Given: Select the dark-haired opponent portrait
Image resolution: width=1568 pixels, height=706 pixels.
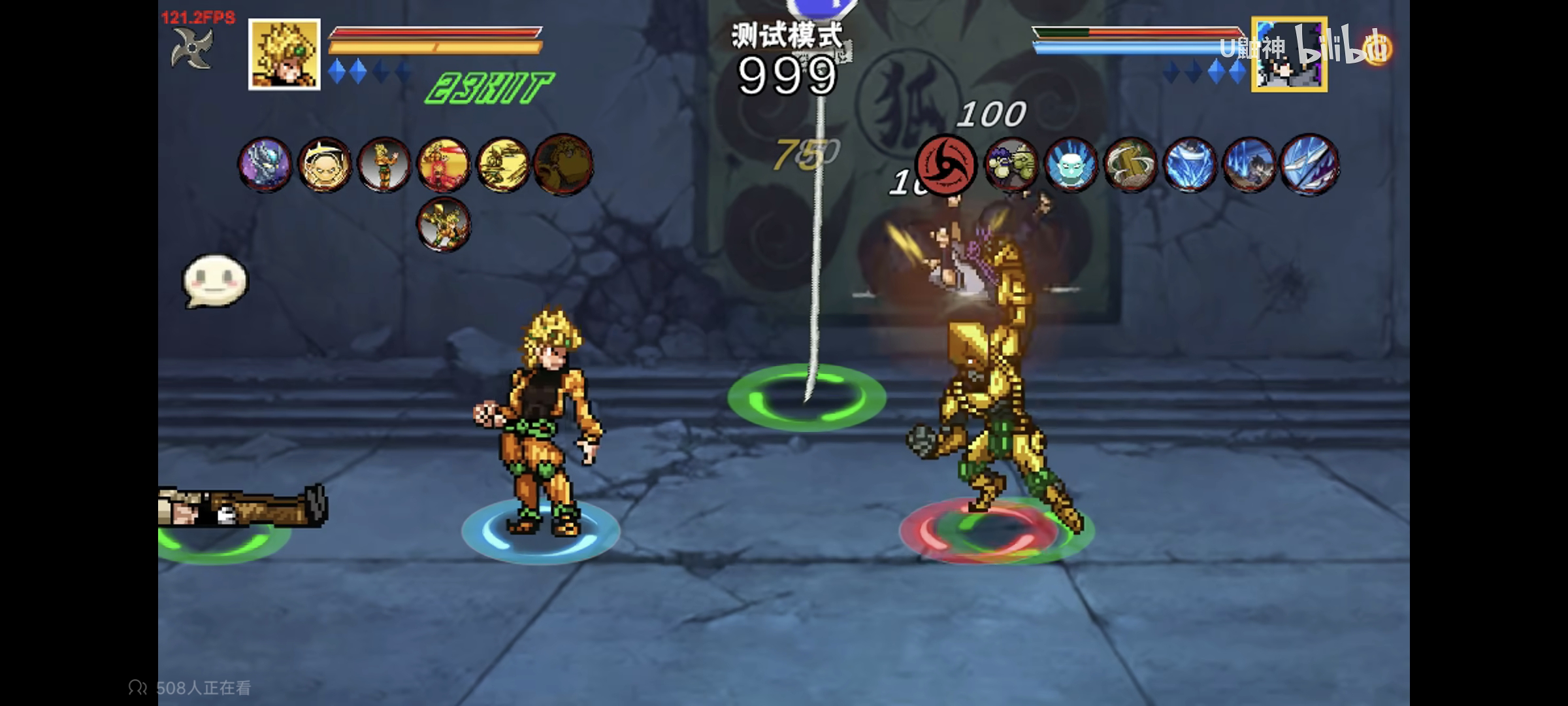Looking at the screenshot, I should [x=1288, y=55].
